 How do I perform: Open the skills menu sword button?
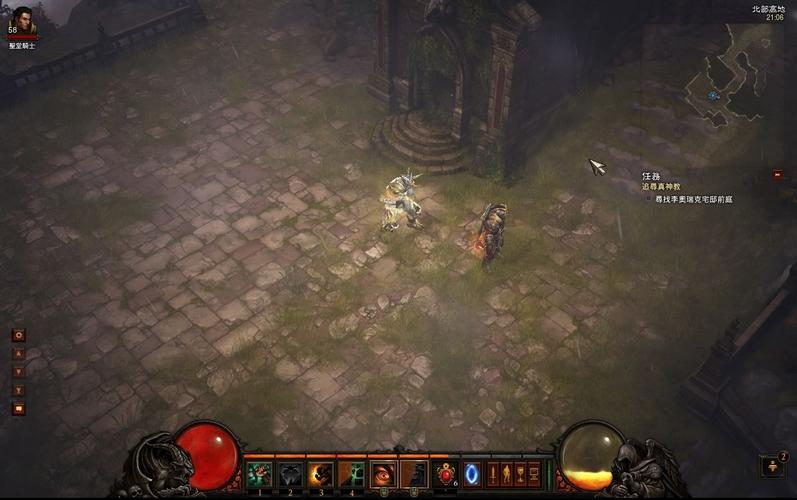point(493,472)
